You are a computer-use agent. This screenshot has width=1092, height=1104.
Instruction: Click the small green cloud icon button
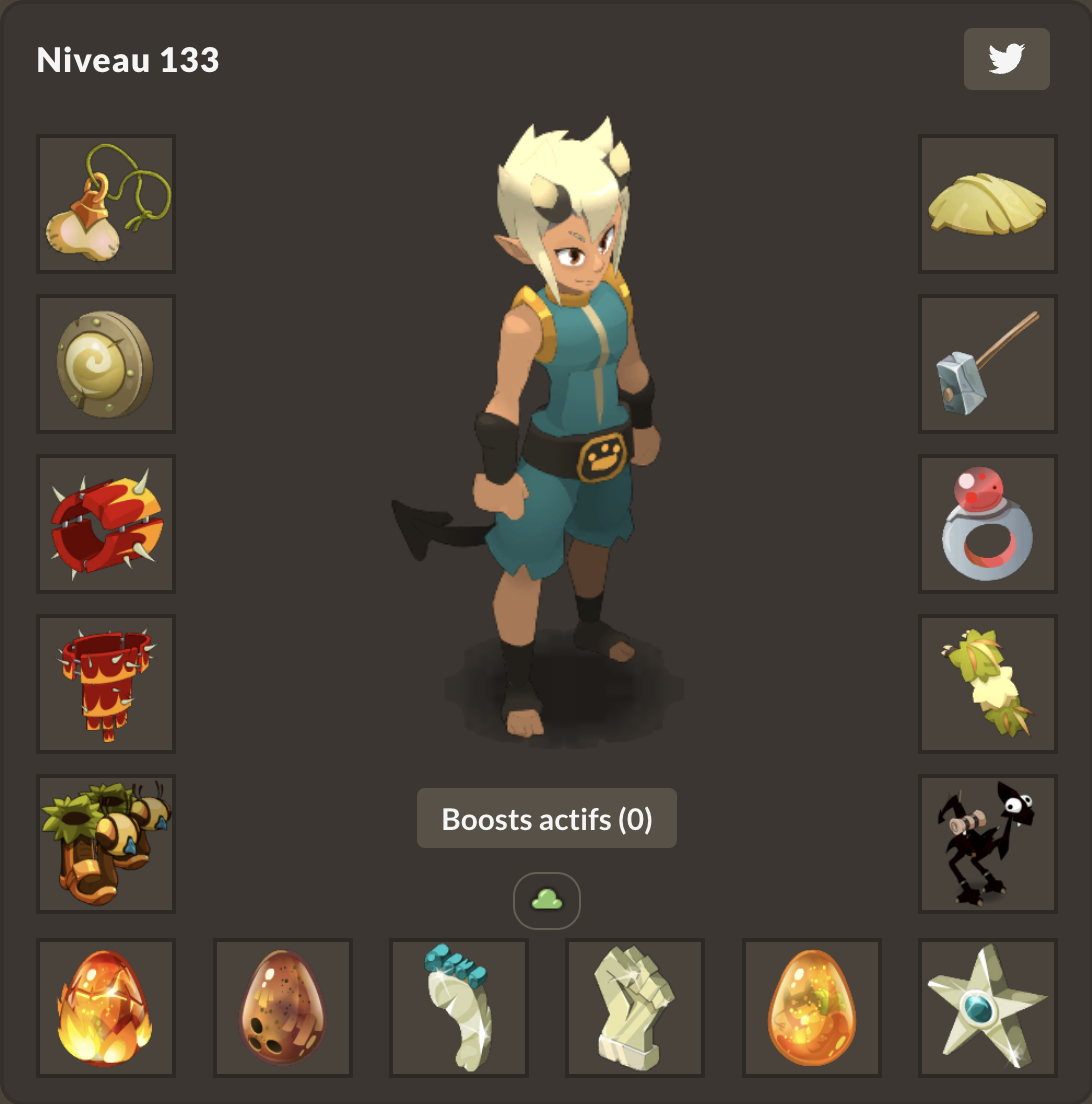(x=547, y=901)
